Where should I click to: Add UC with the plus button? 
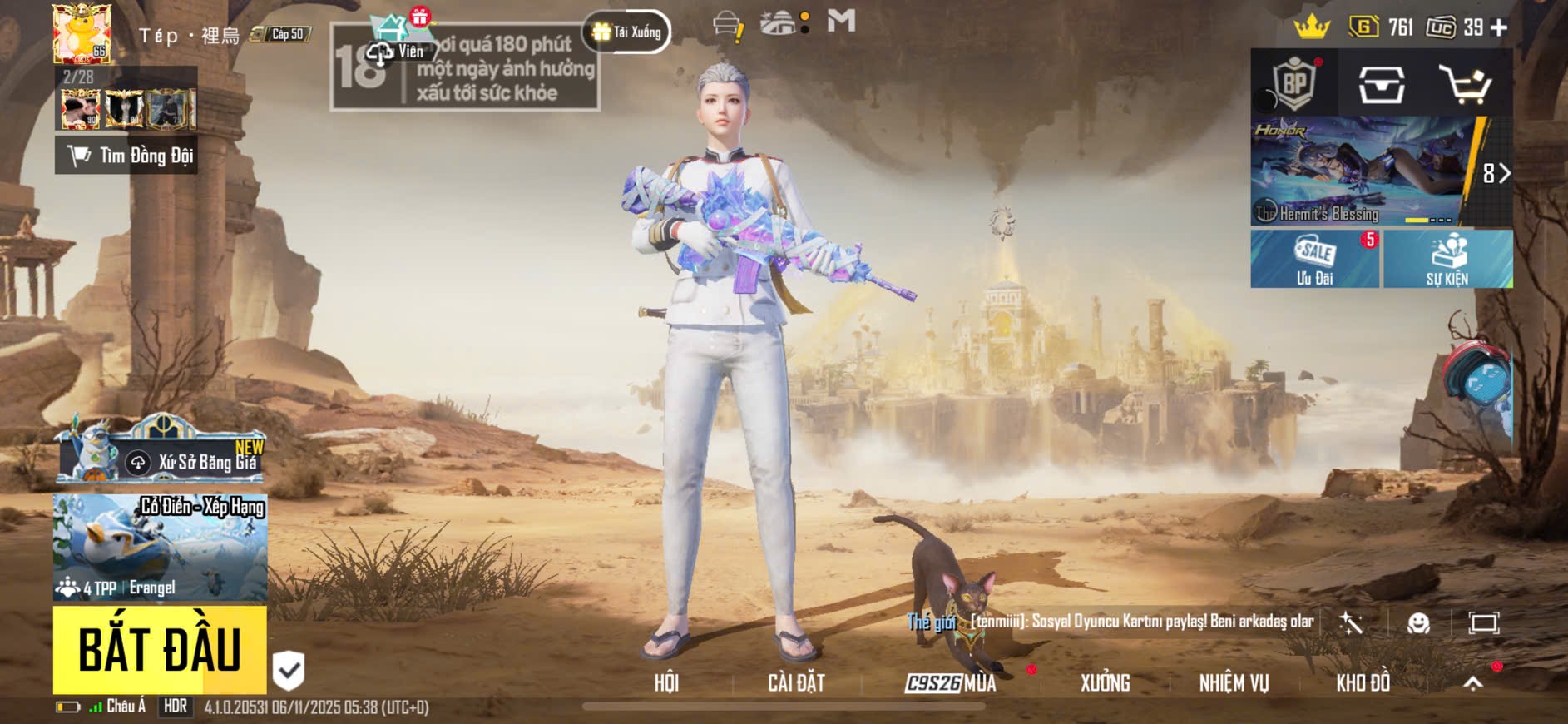click(x=1499, y=27)
